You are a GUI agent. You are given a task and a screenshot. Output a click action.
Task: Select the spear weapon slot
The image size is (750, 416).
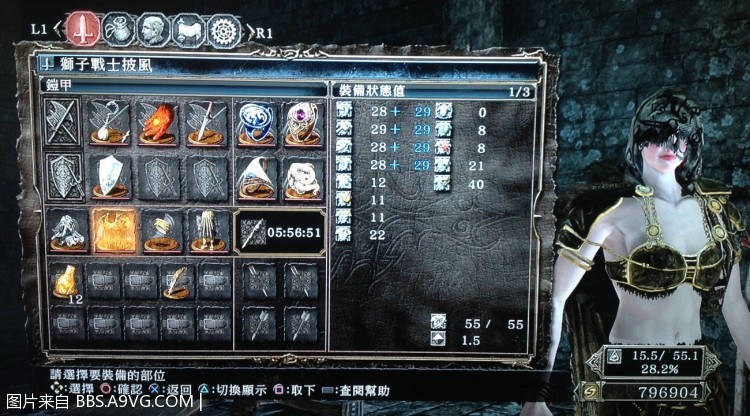click(x=207, y=123)
